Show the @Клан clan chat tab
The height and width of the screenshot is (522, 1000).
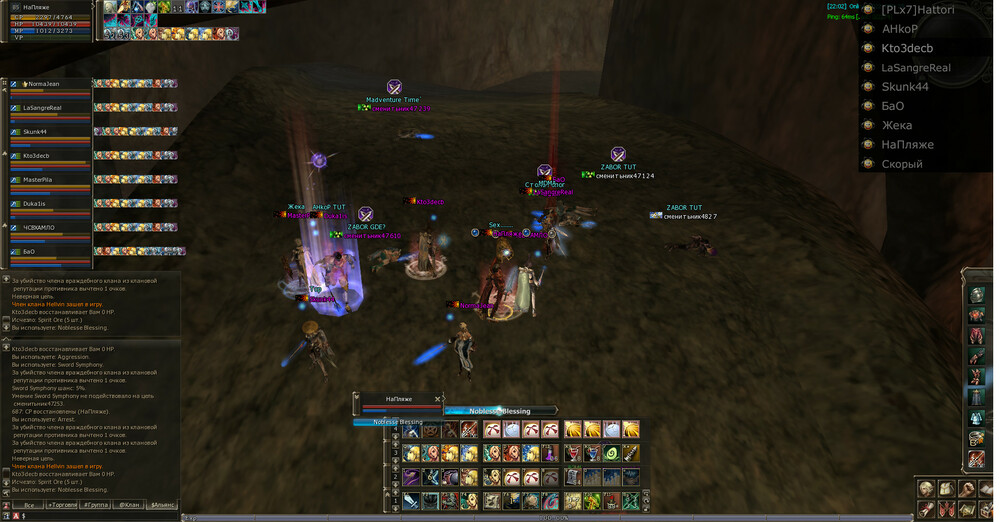point(128,505)
